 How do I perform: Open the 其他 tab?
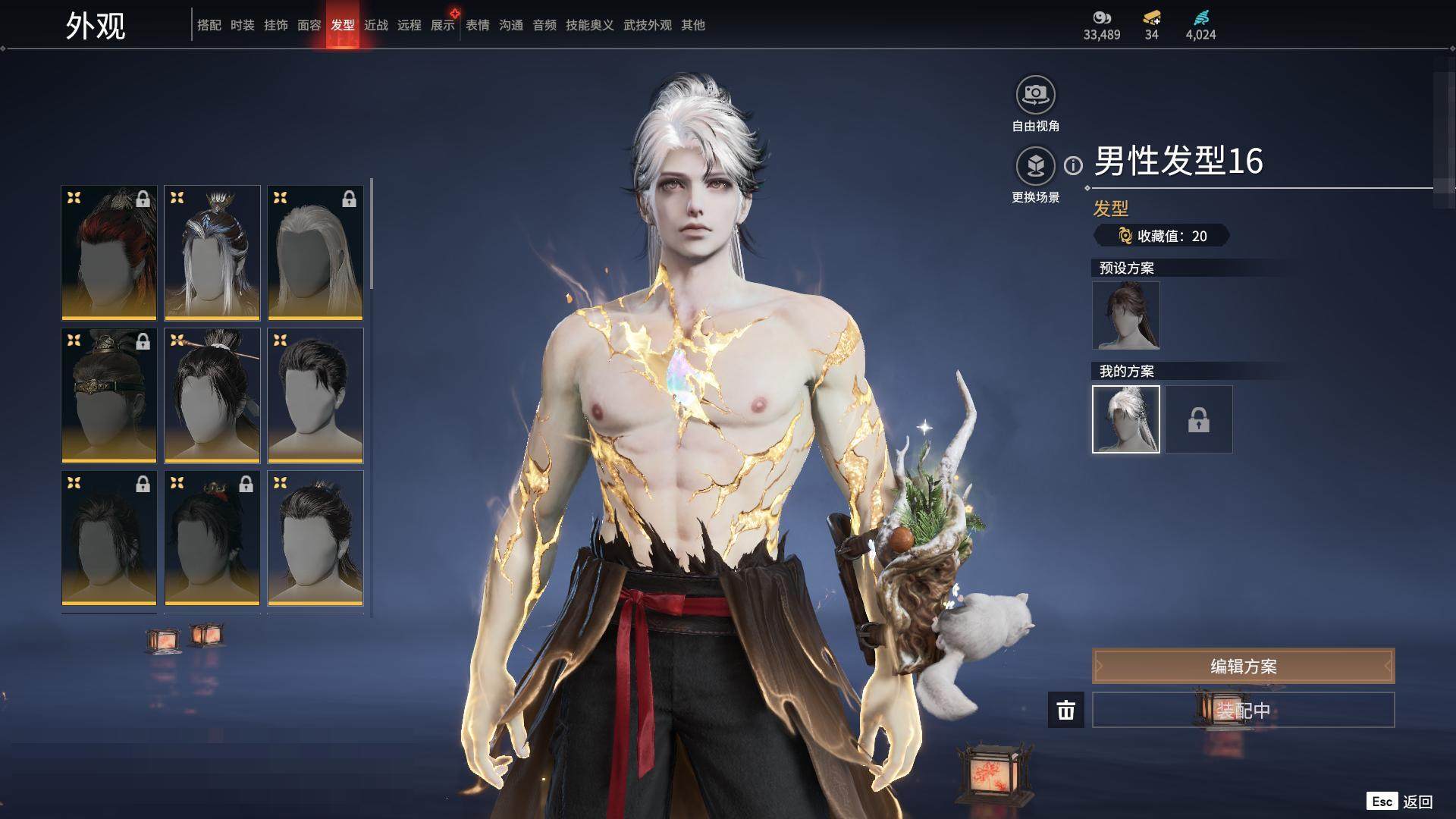pos(692,25)
